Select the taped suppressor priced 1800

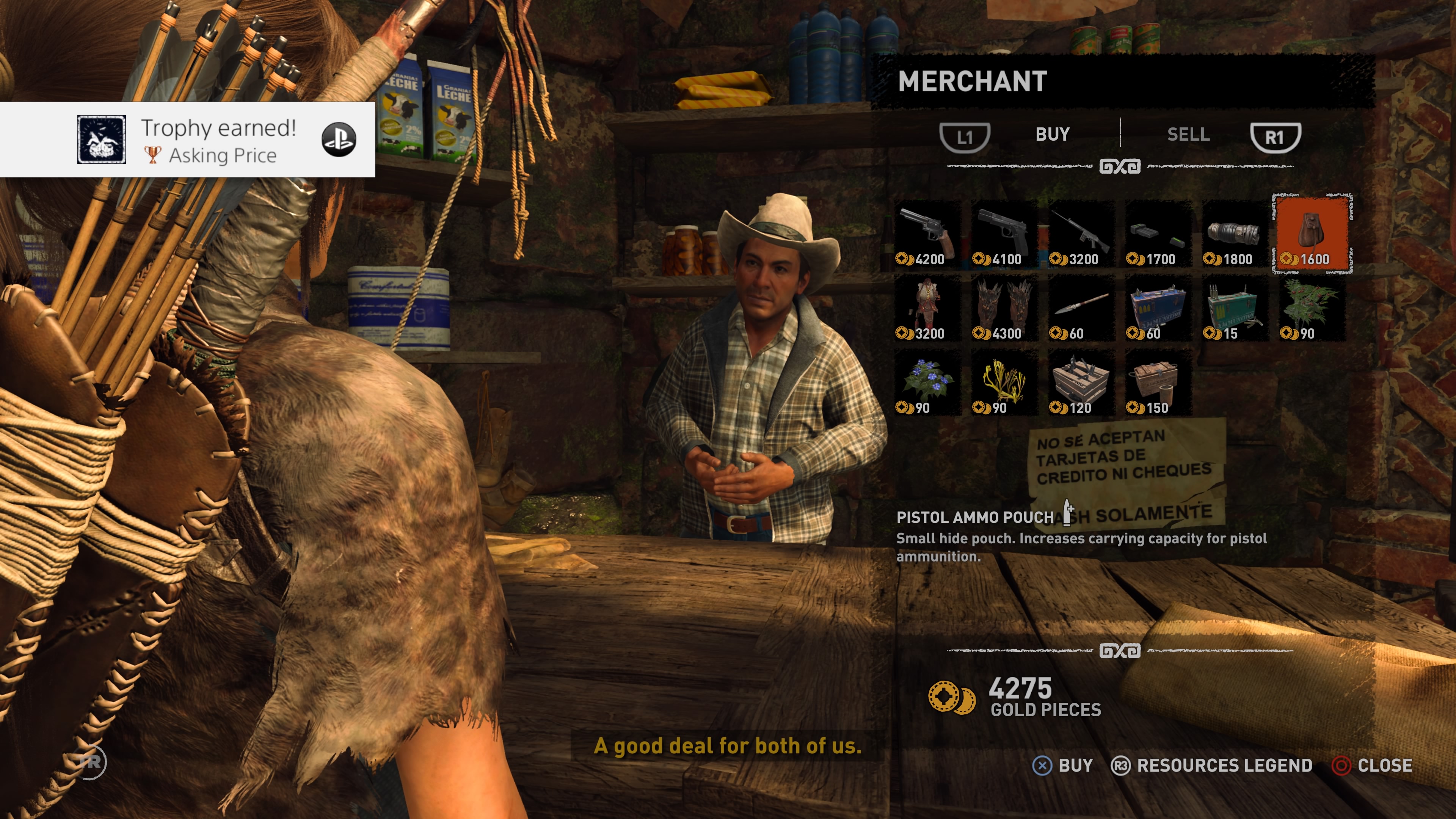[x=1235, y=235]
